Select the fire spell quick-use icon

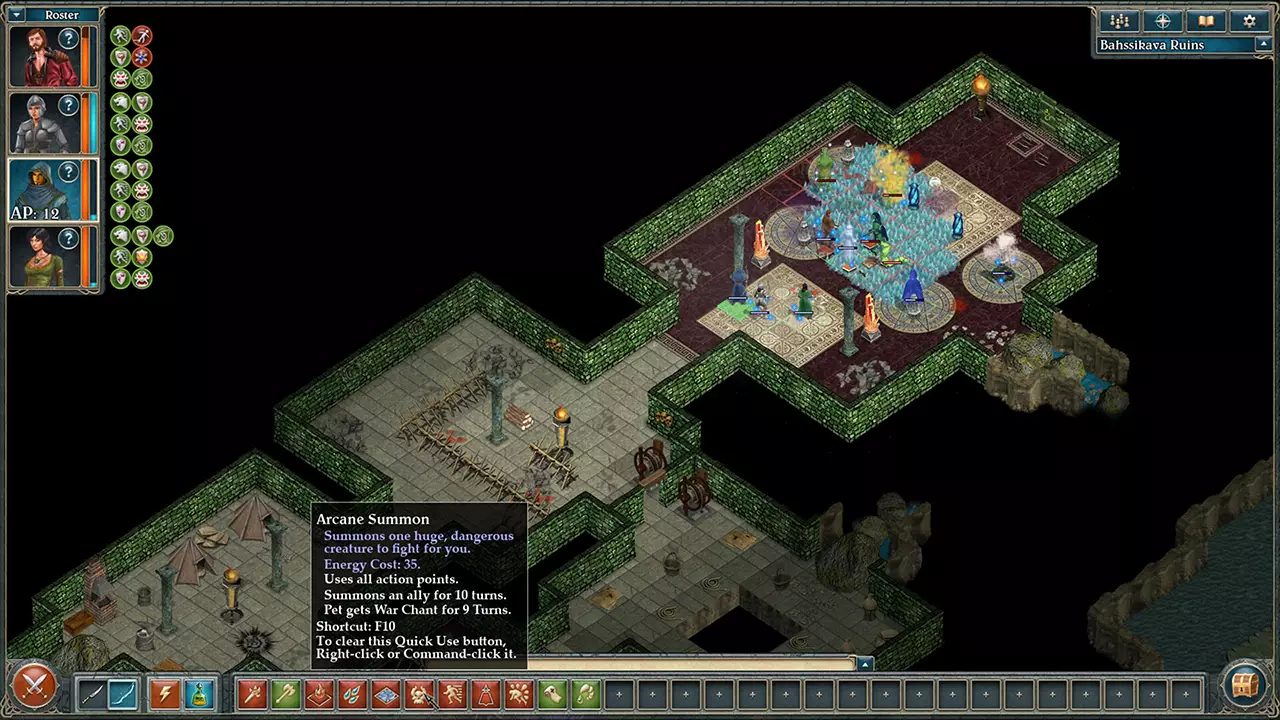pyautogui.click(x=320, y=694)
